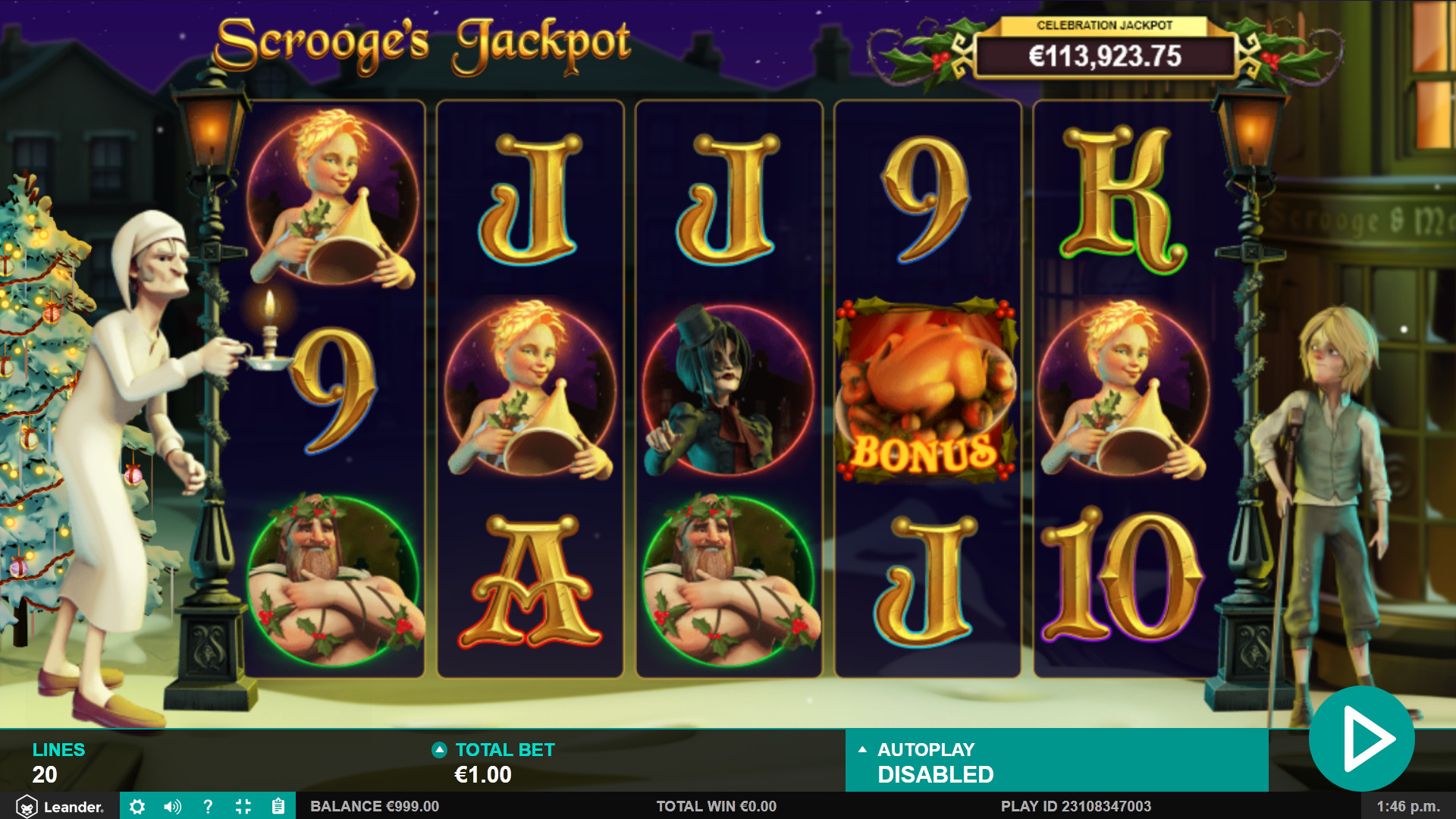Spin the reels with the play button
This screenshot has width=1456, height=819.
click(1362, 738)
